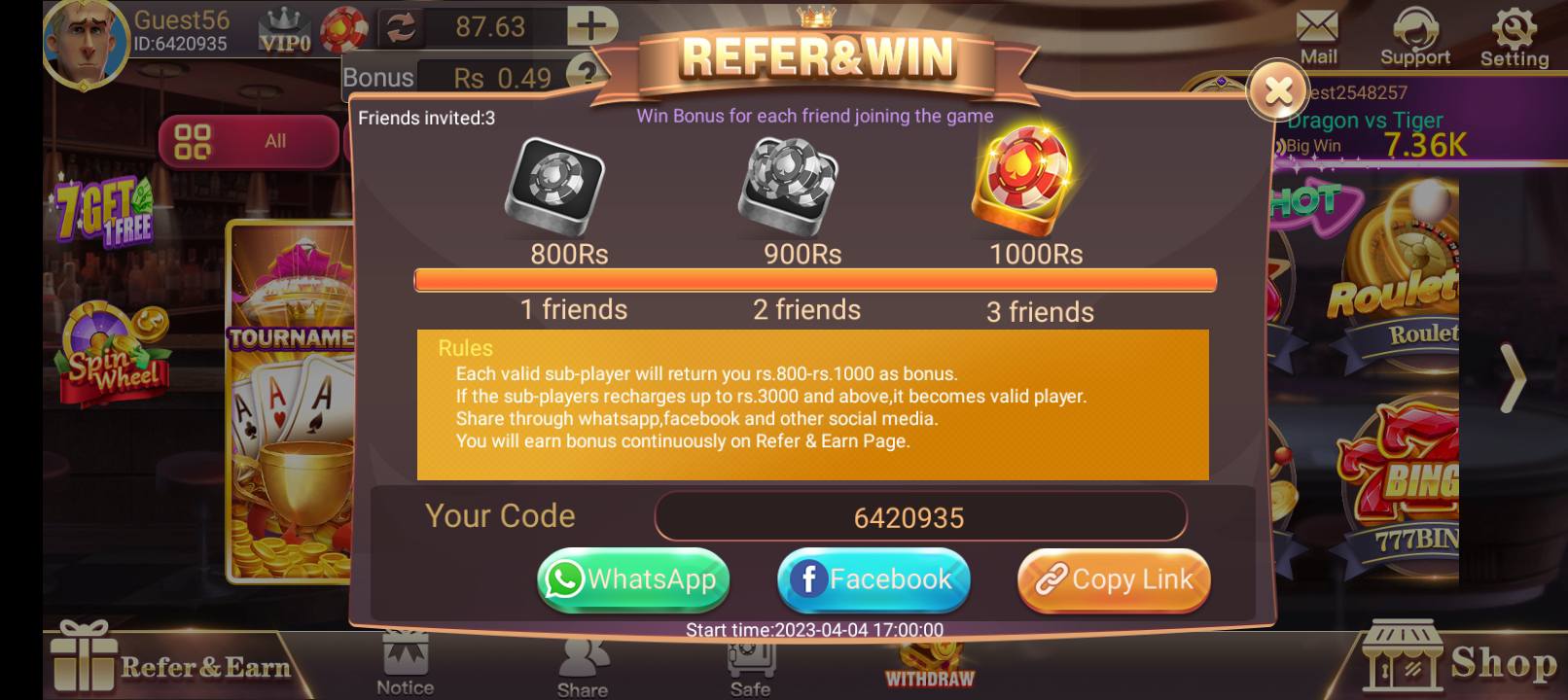Open the Settings gear icon
The width and height of the screenshot is (1568, 700).
click(x=1514, y=27)
